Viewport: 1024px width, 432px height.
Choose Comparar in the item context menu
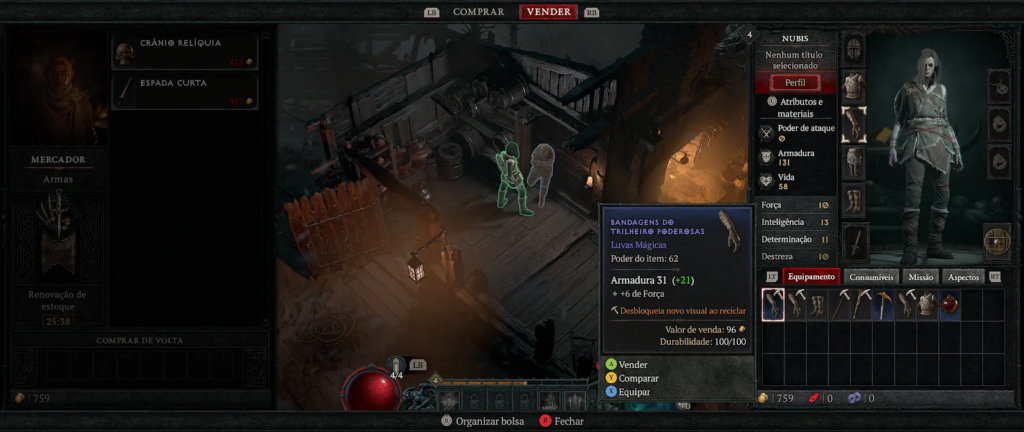click(638, 379)
